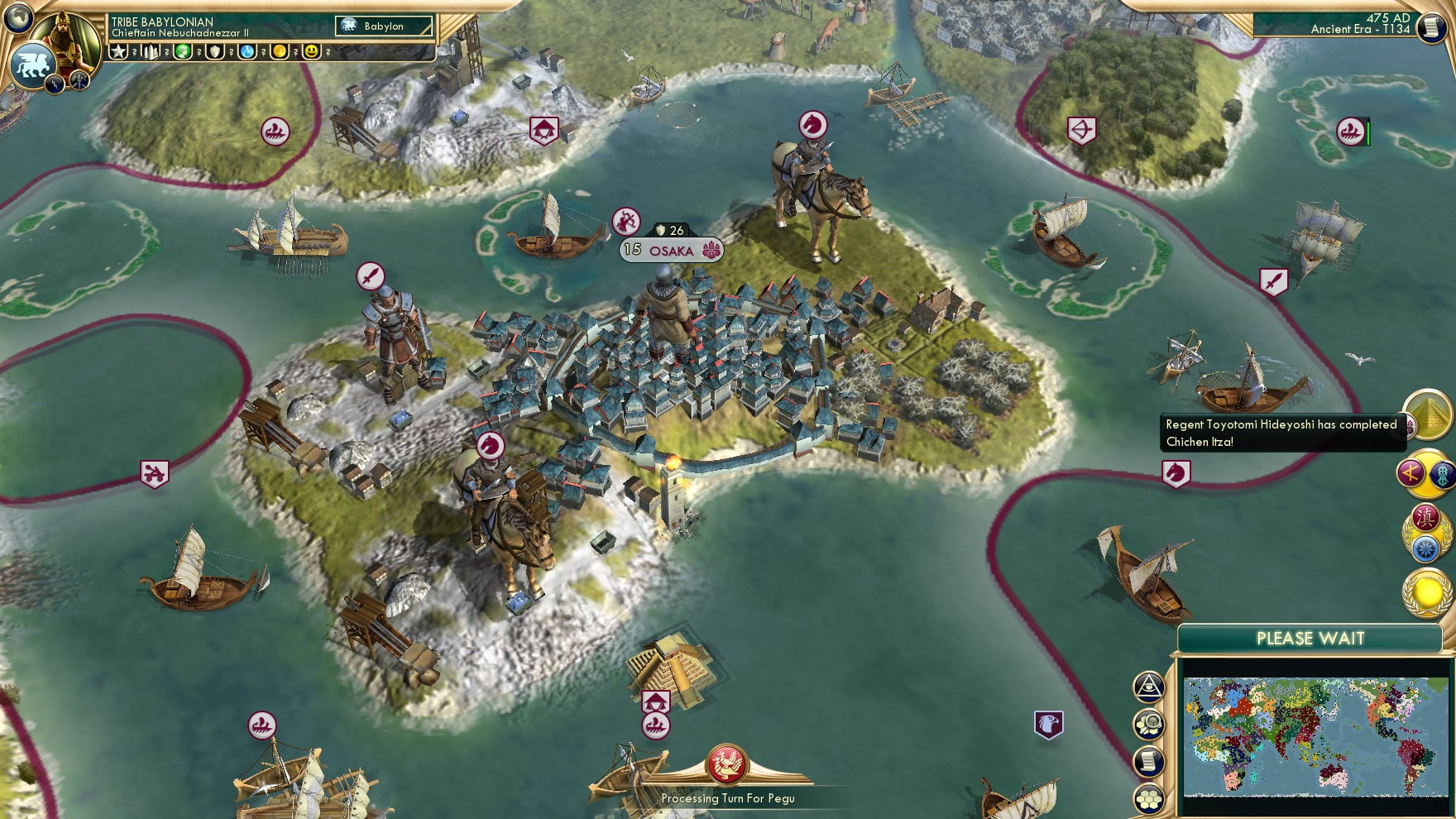Select the Osaka city banner
This screenshot has height=819, width=1456.
[x=670, y=250]
